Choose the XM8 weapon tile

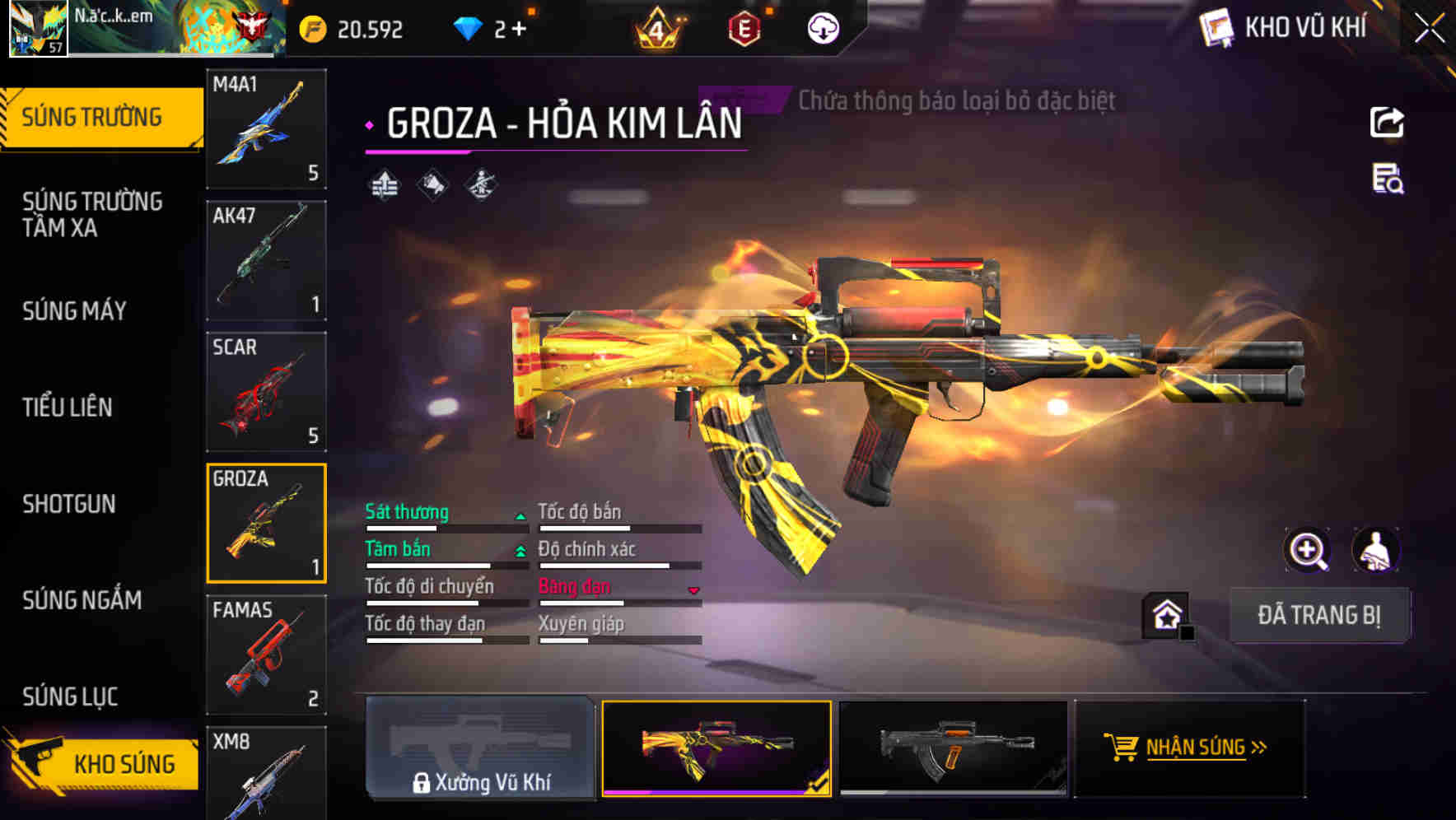266,774
